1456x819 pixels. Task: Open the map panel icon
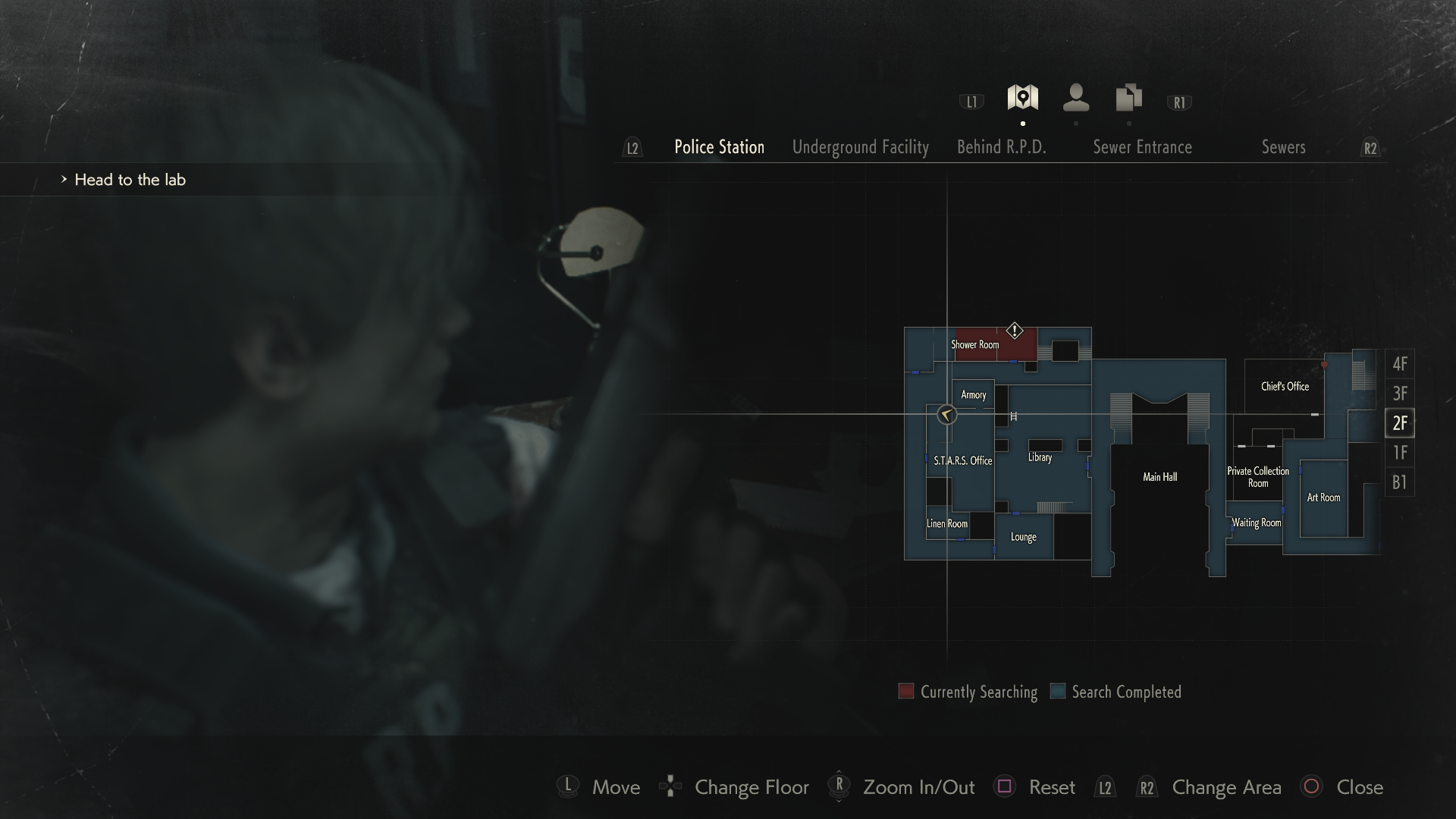tap(1022, 97)
